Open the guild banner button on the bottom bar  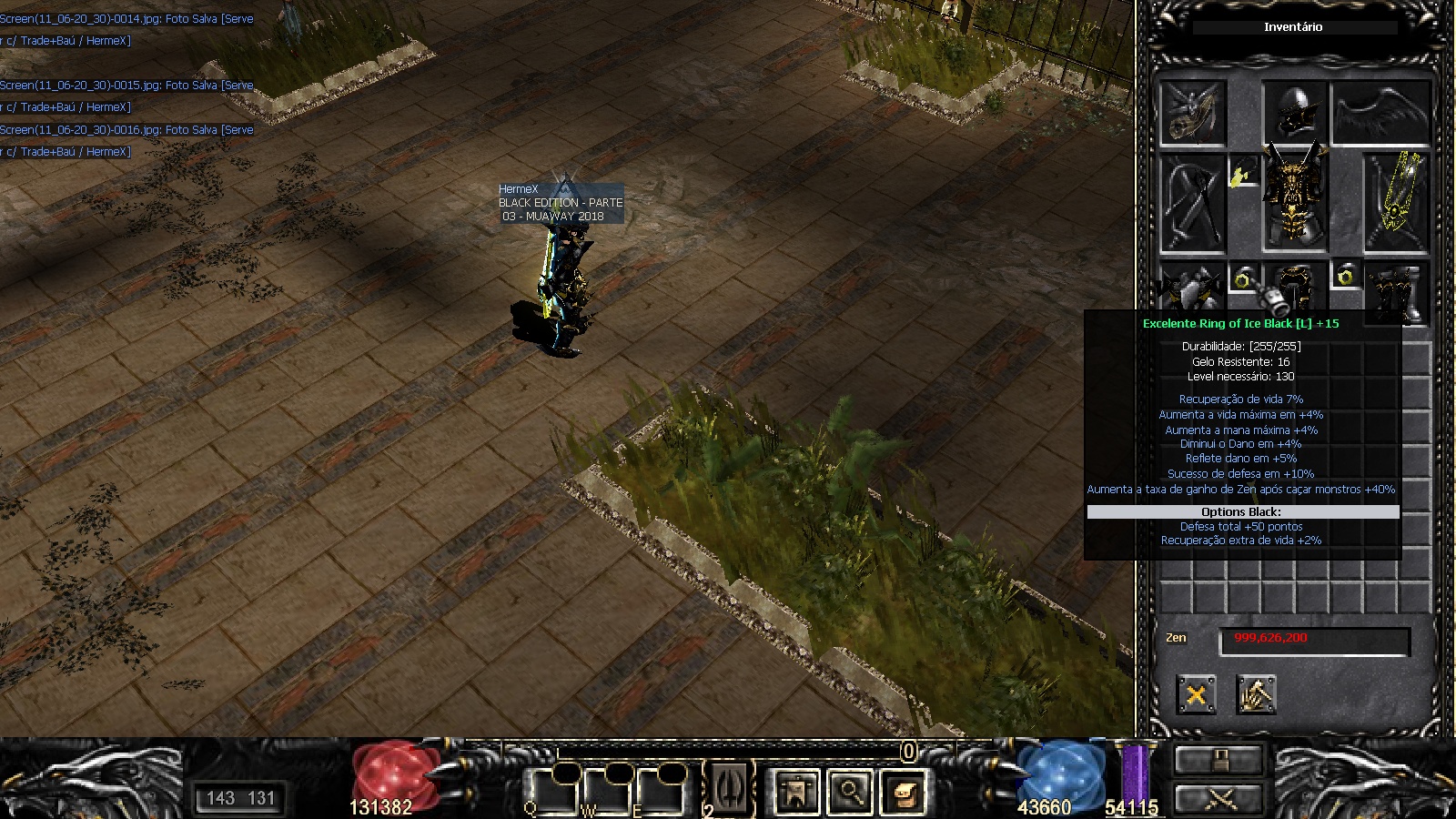tap(796, 791)
